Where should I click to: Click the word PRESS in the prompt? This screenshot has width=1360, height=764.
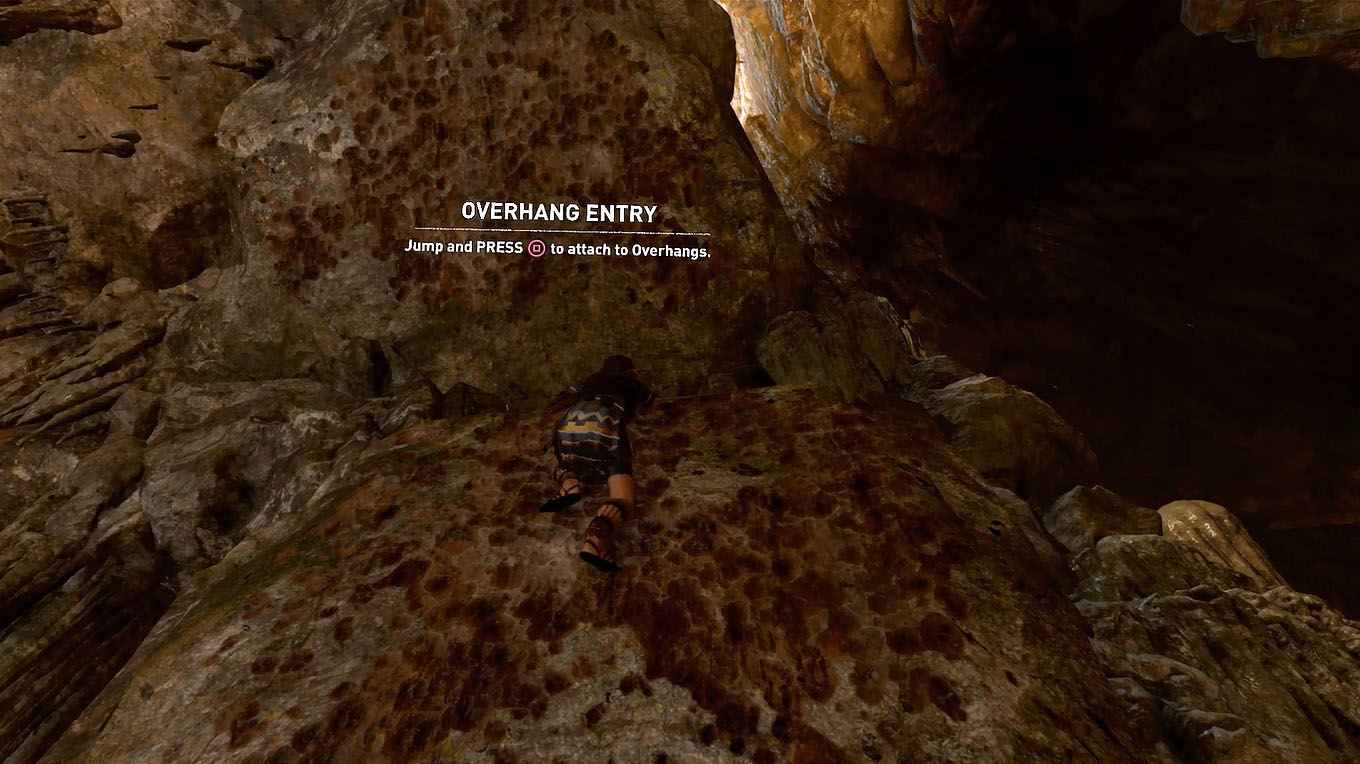tap(500, 248)
